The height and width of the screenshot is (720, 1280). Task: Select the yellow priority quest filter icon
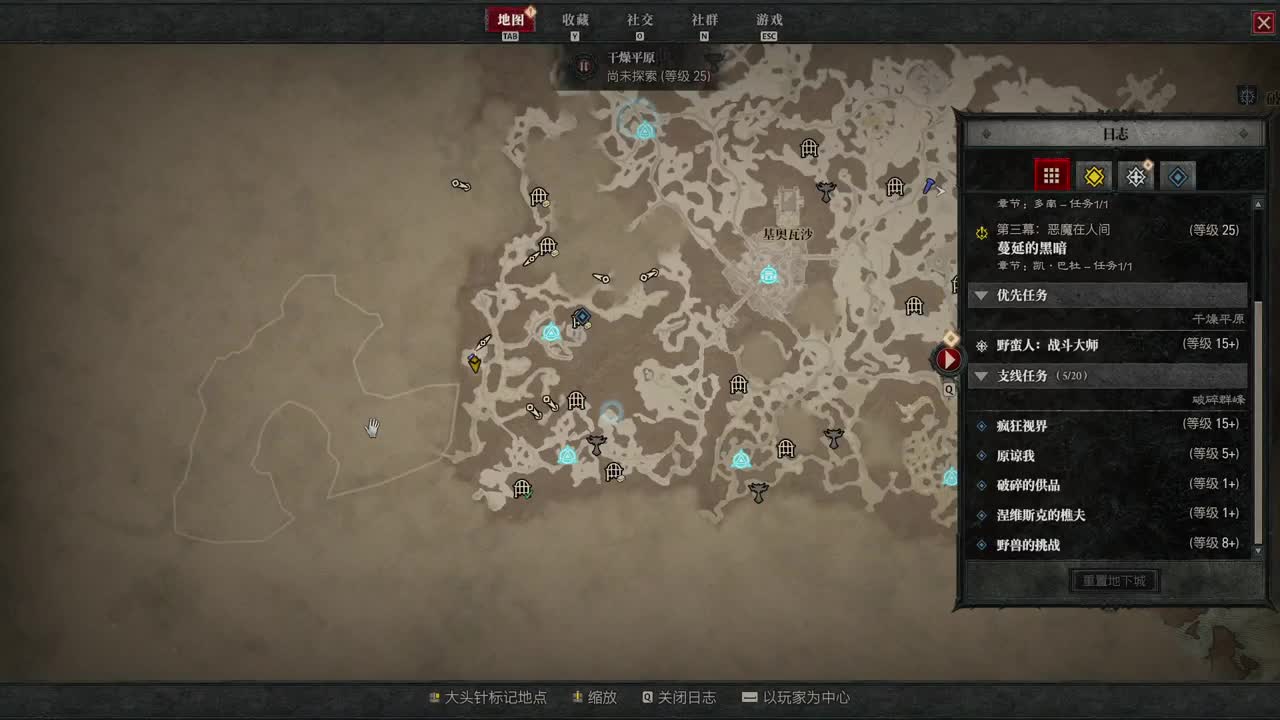pos(1093,175)
